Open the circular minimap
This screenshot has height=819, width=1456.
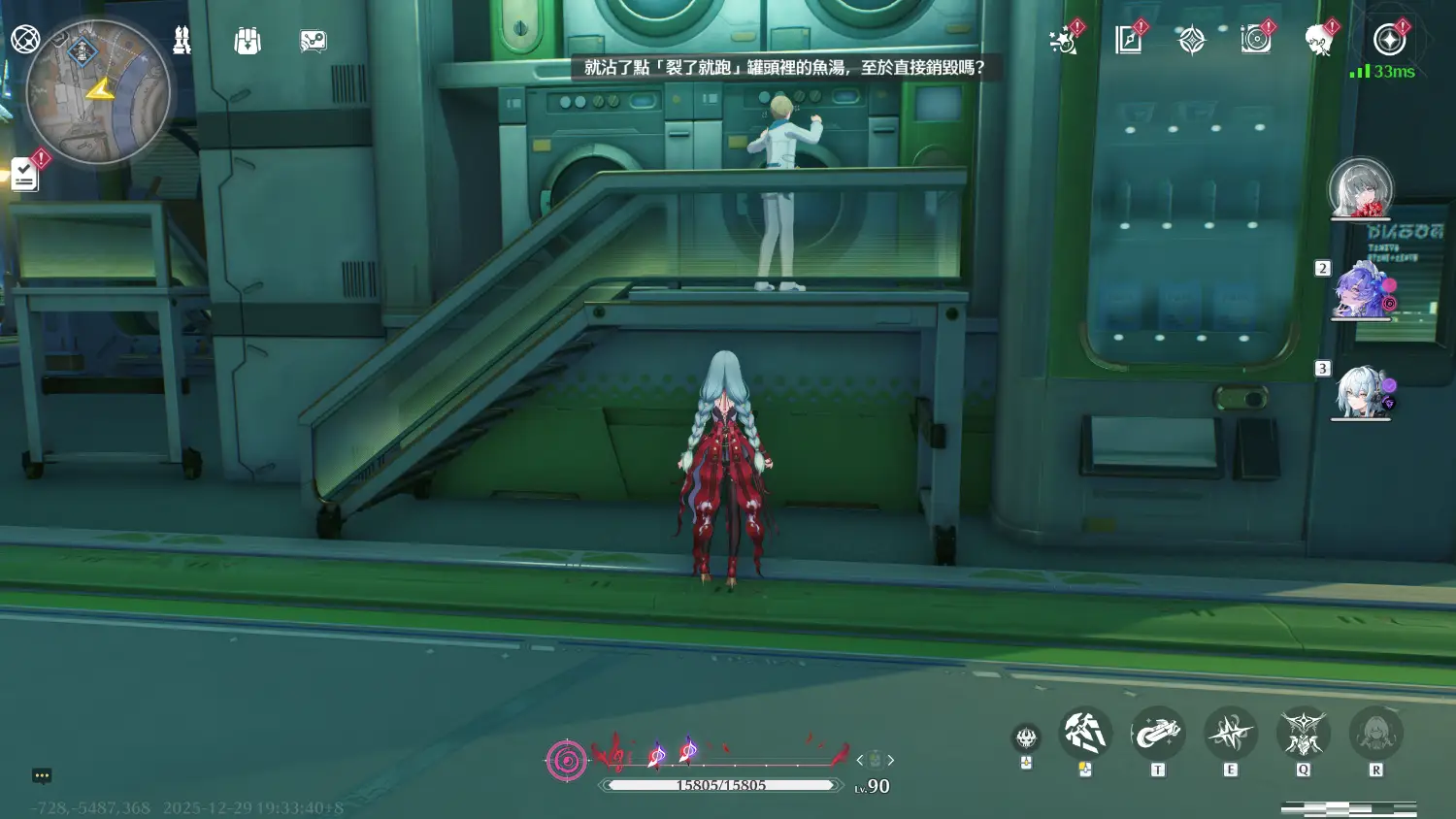click(x=98, y=93)
